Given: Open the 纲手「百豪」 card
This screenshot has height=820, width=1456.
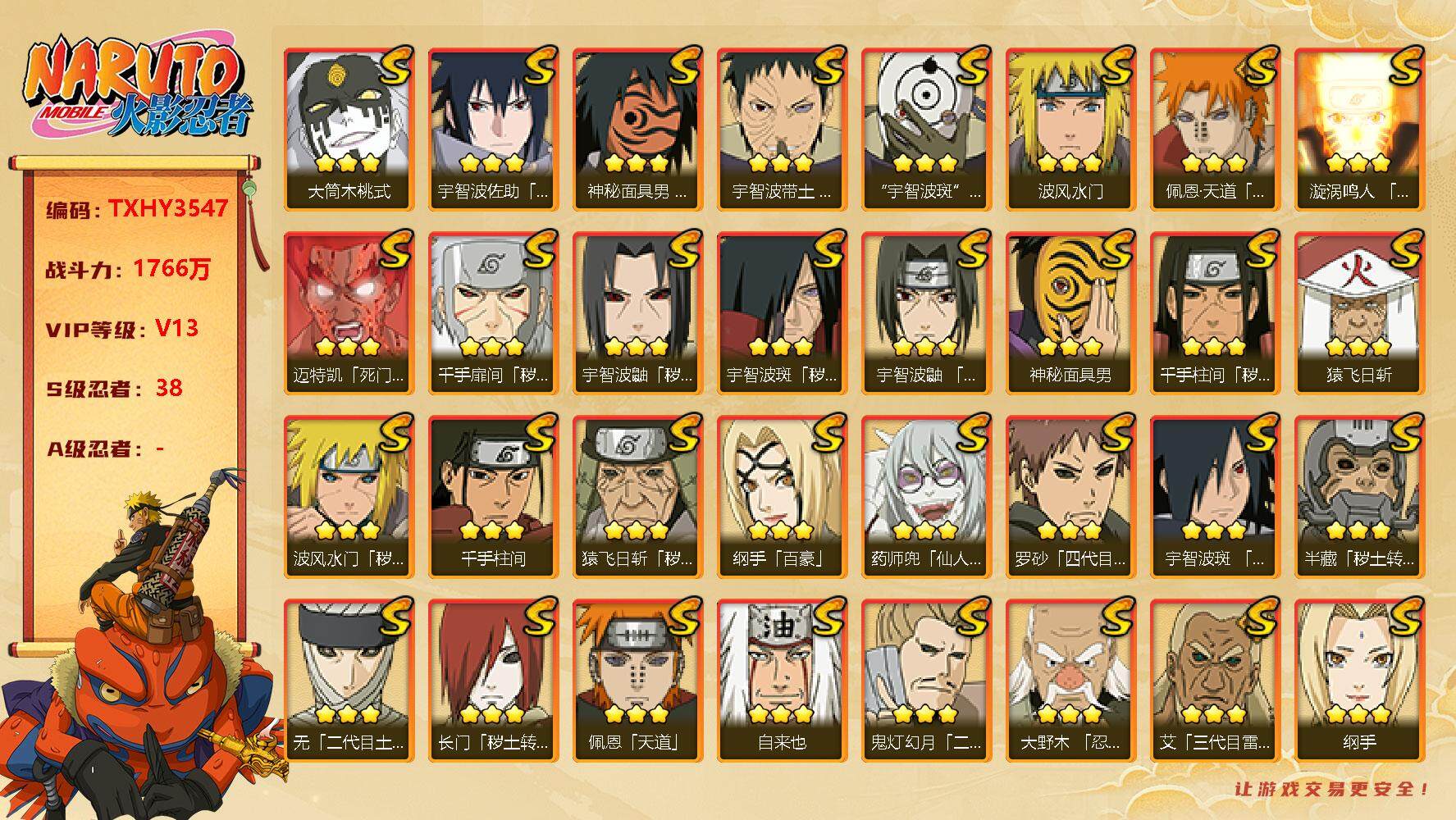Looking at the screenshot, I should pos(782,496).
